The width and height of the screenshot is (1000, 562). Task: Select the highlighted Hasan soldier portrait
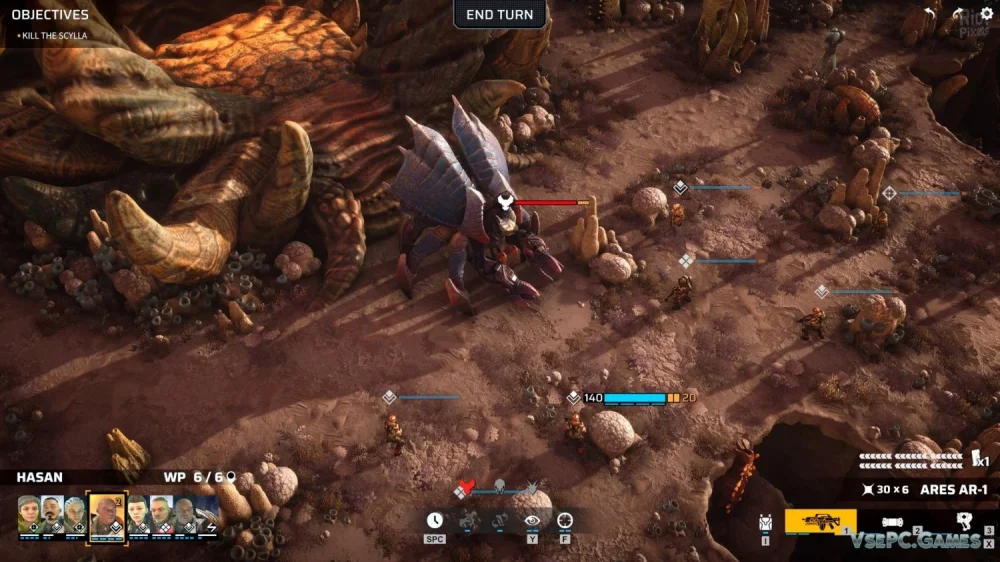[x=106, y=515]
